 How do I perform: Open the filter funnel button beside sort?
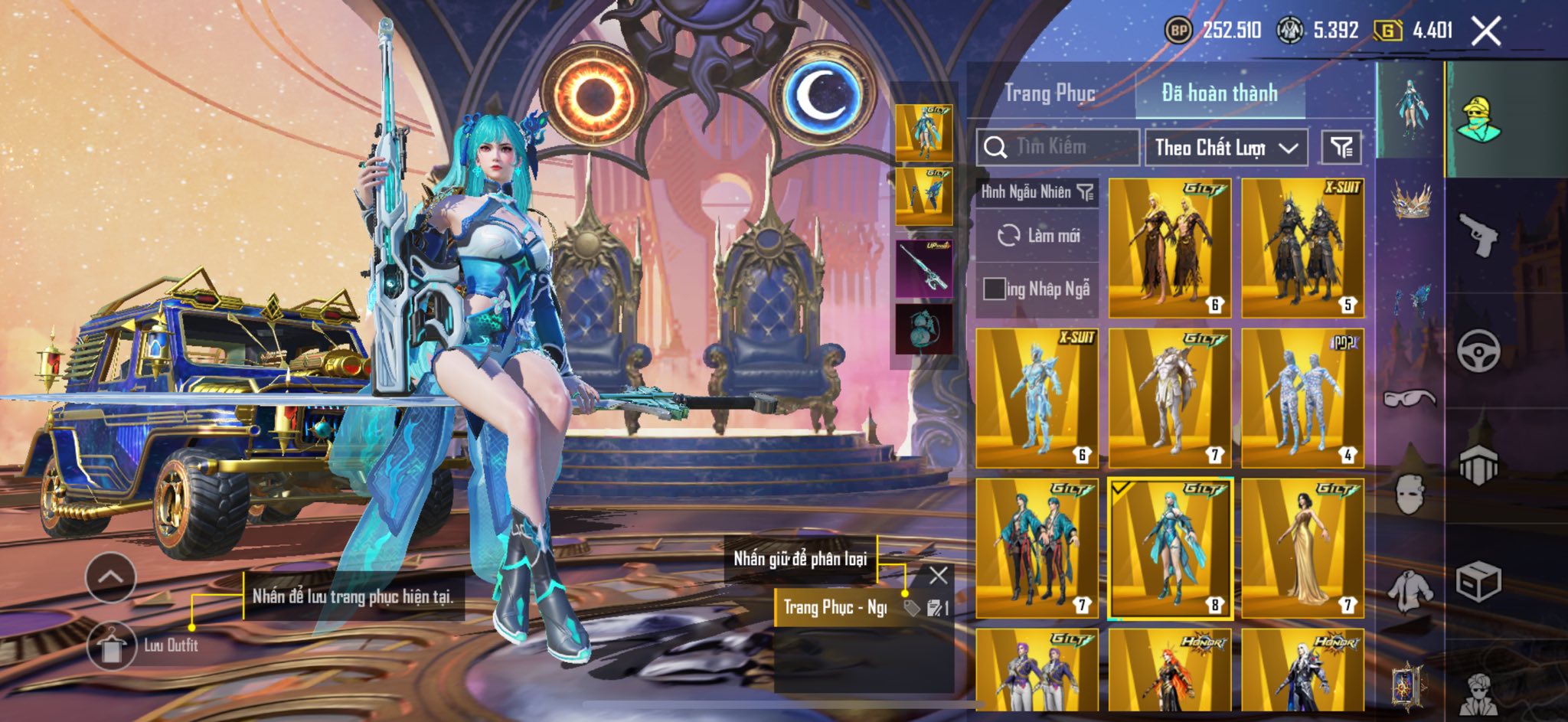pyautogui.click(x=1341, y=147)
